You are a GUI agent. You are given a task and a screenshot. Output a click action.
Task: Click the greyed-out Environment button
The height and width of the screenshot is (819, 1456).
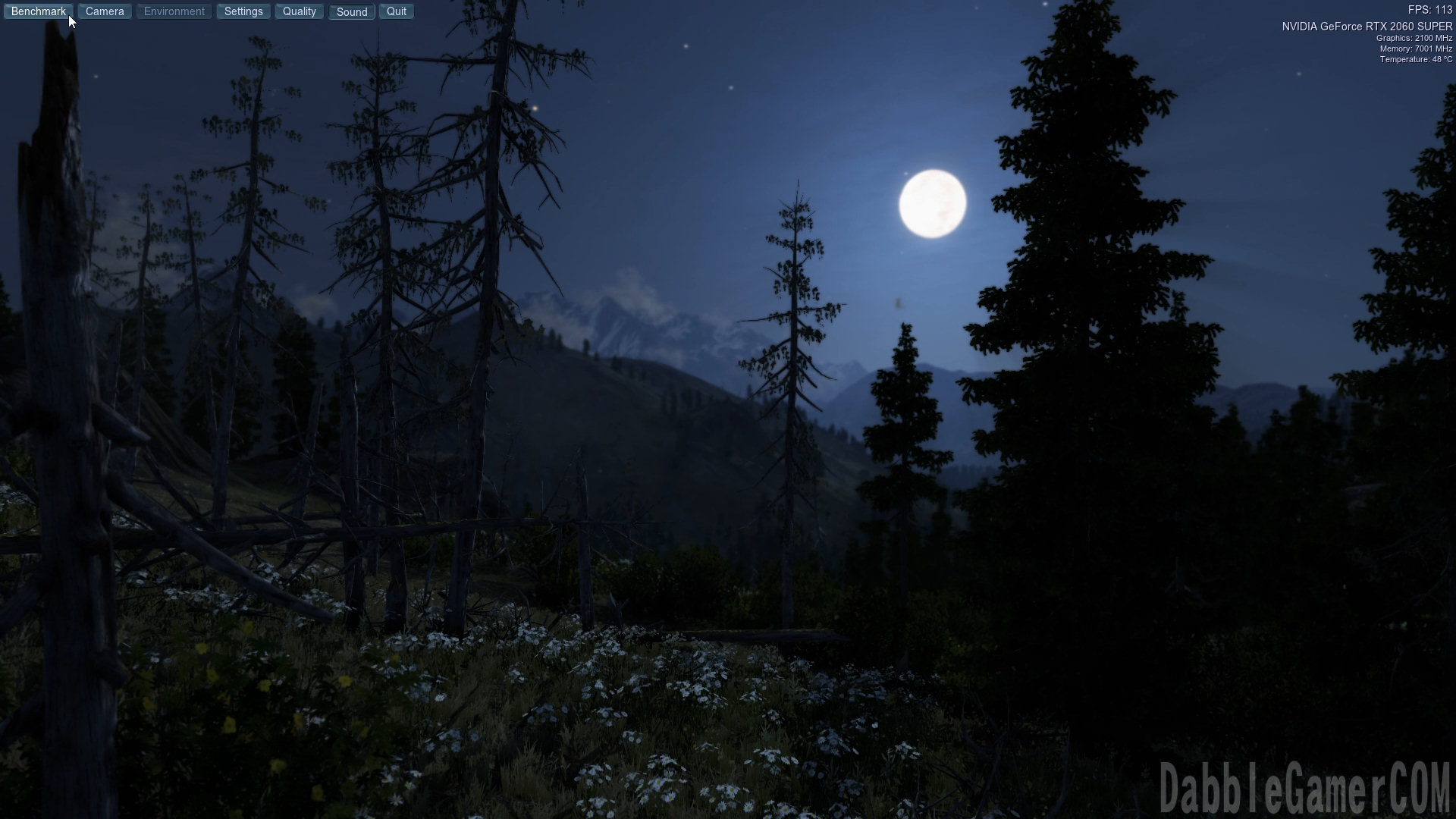tap(174, 11)
